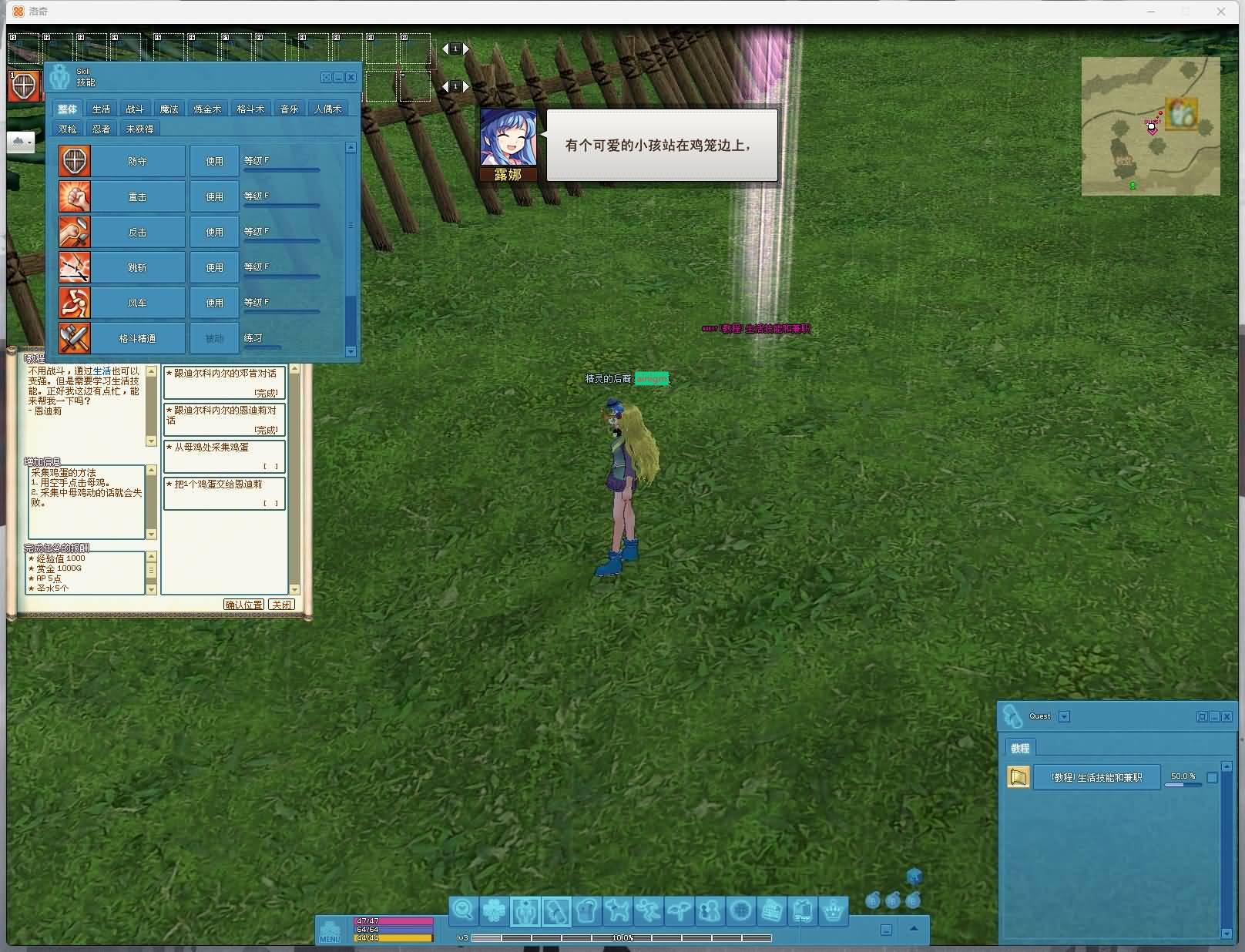The width and height of the screenshot is (1245, 952).
Task: Open the magnifying glass search icon
Action: (x=463, y=911)
